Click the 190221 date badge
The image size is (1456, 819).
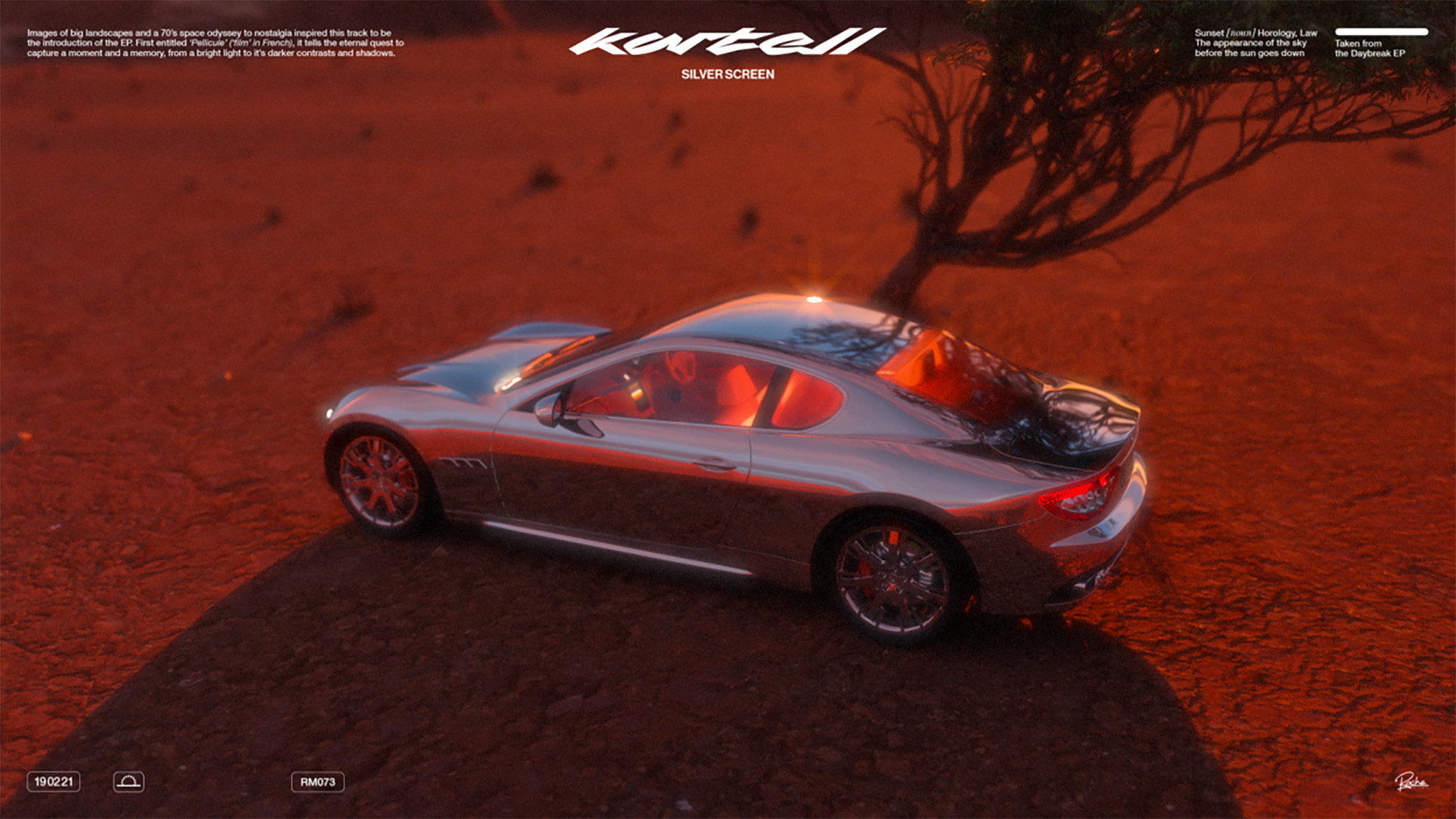54,781
